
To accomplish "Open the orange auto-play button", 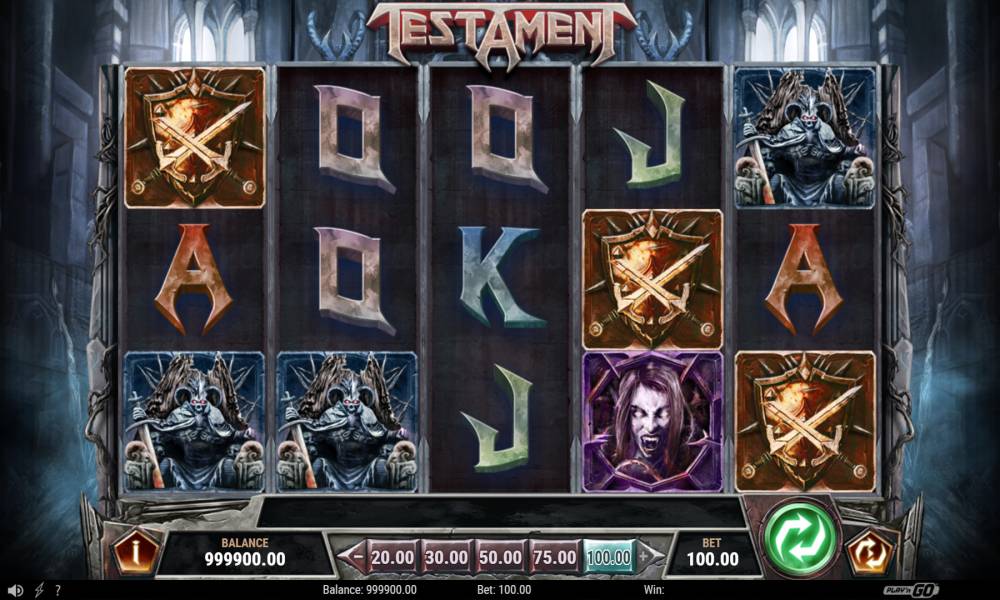I will click(x=866, y=550).
